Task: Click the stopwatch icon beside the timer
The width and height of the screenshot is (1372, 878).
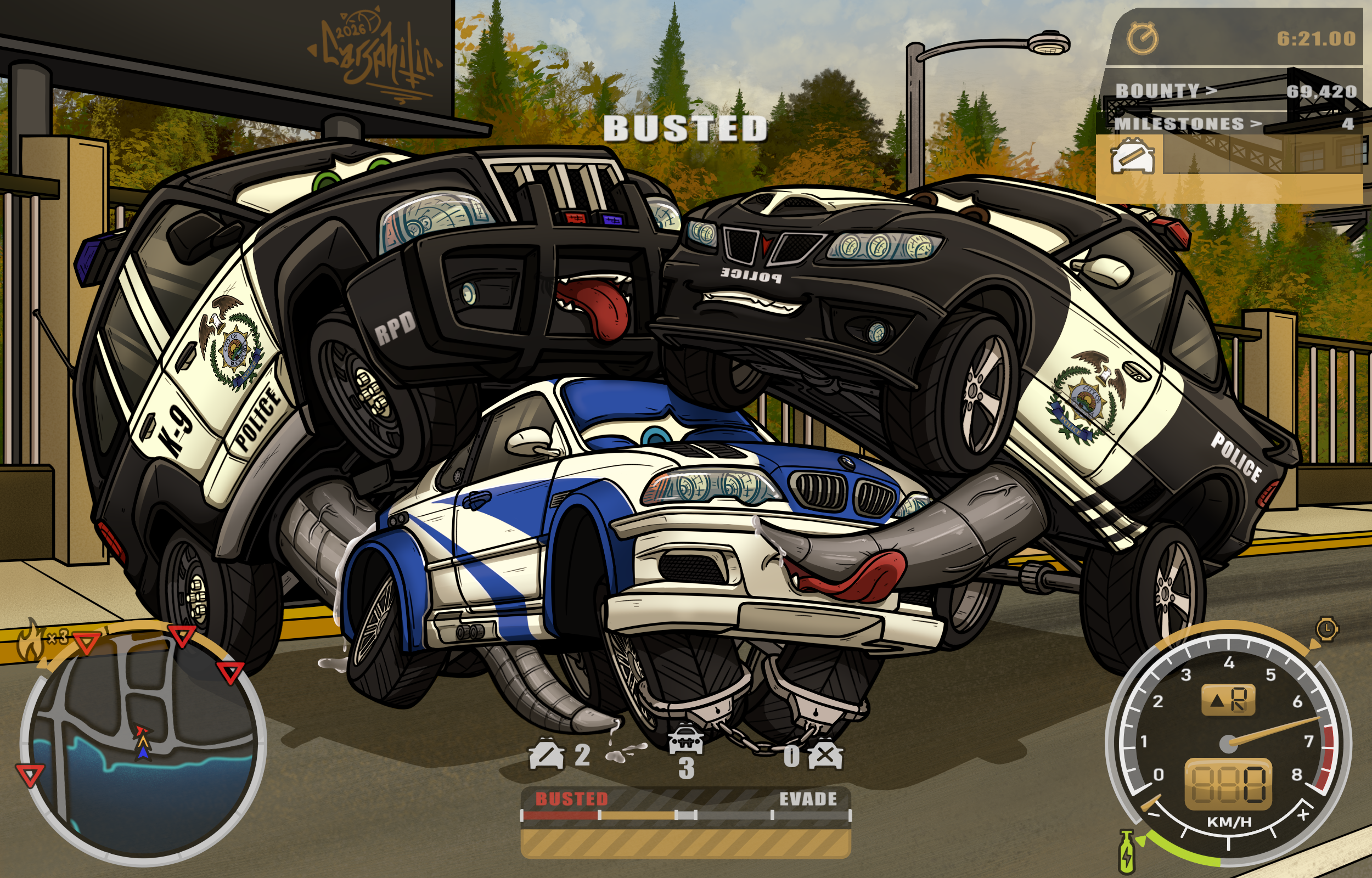Action: (x=1142, y=39)
